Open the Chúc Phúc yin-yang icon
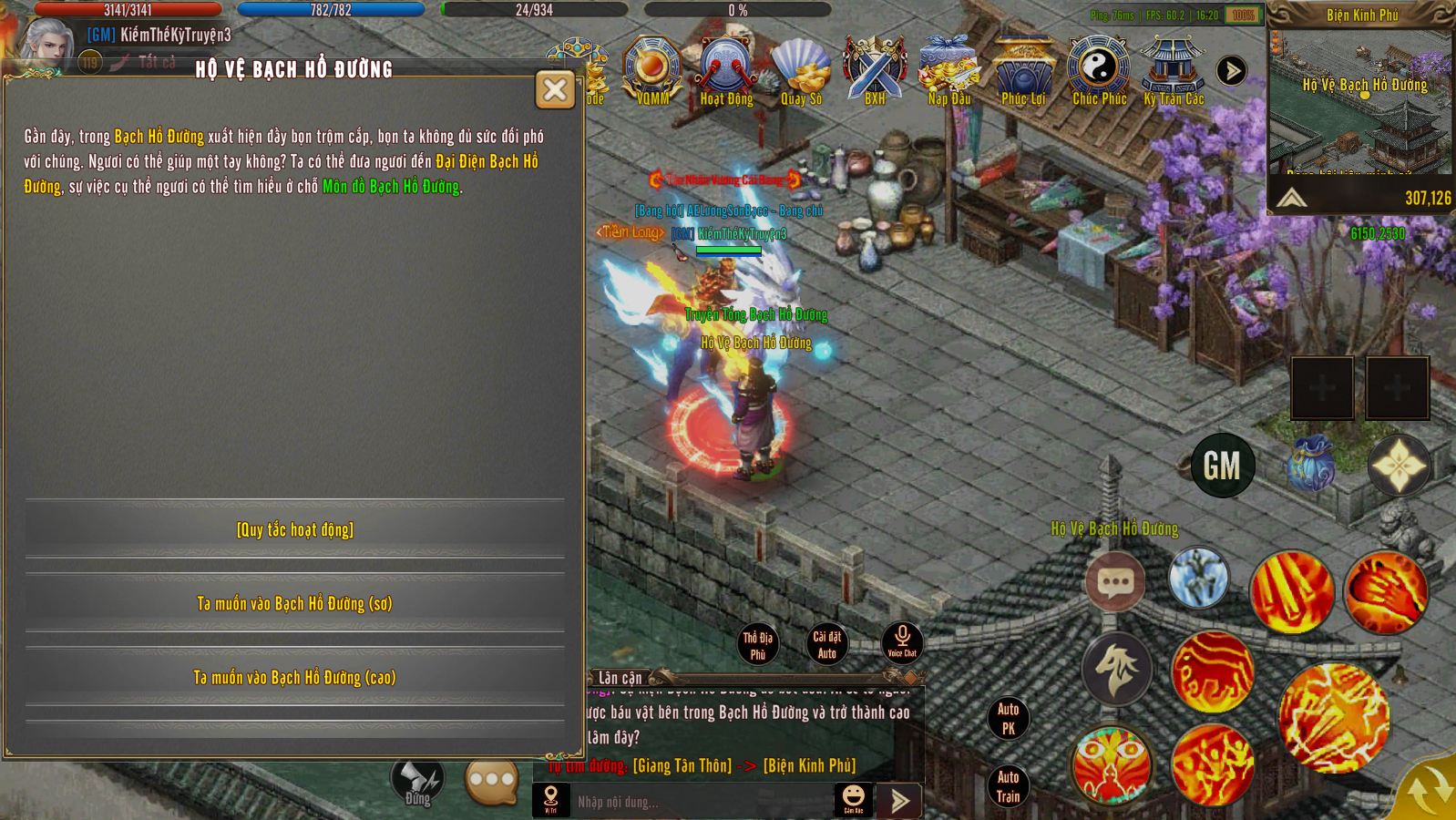1456x820 pixels. 1099,69
